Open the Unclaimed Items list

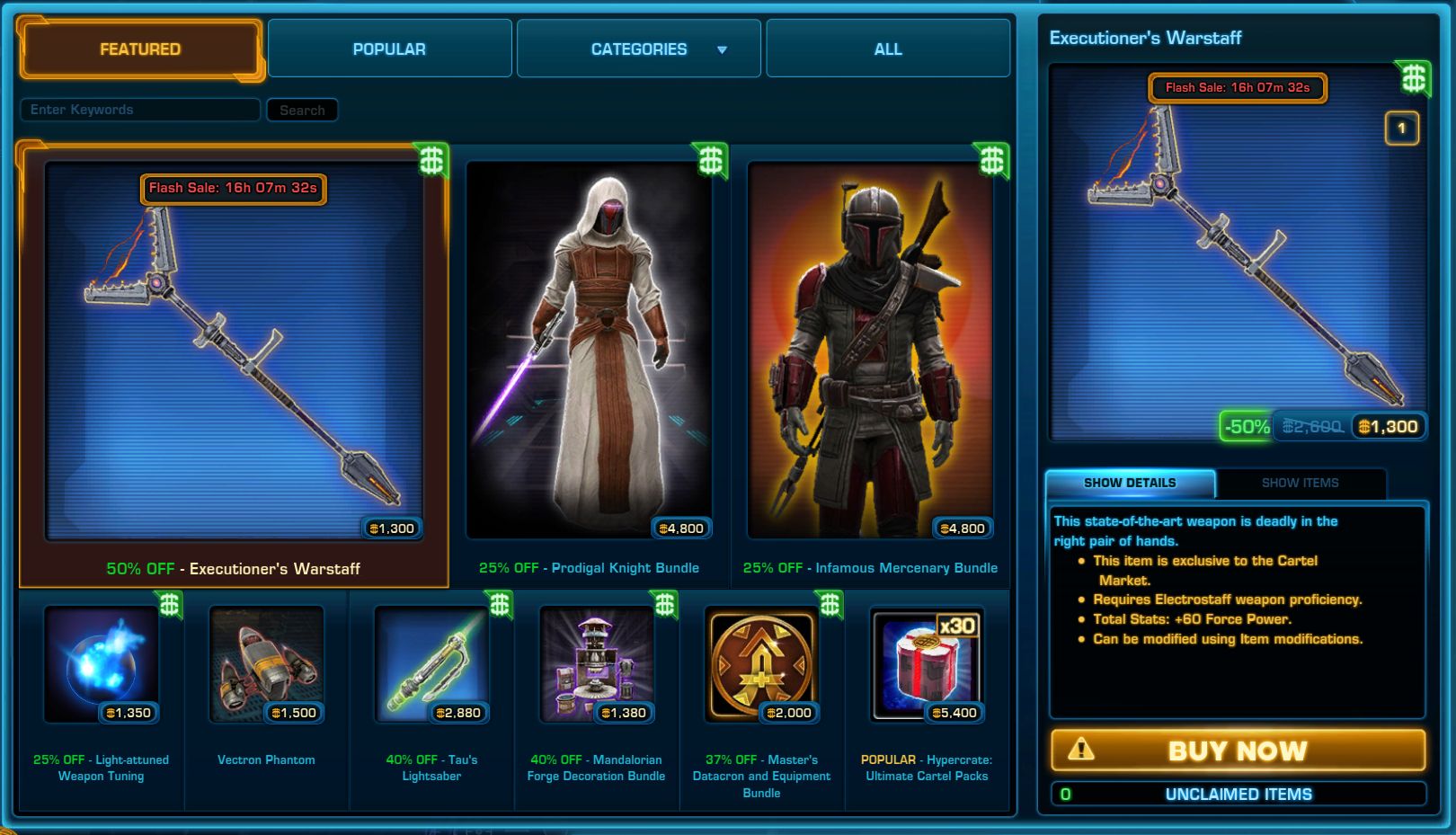tap(1238, 795)
